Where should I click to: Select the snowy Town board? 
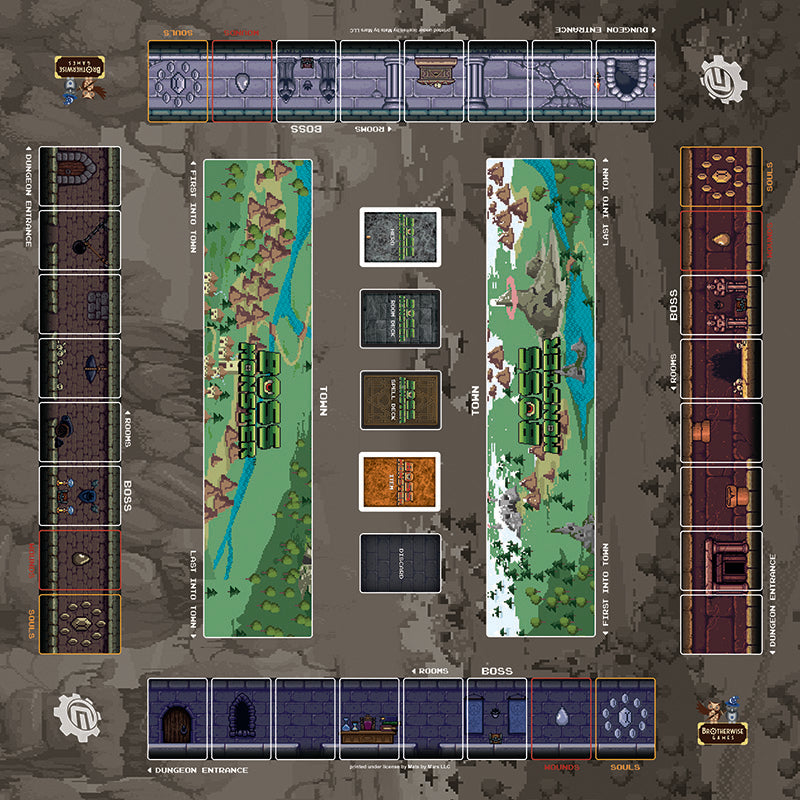click(541, 398)
